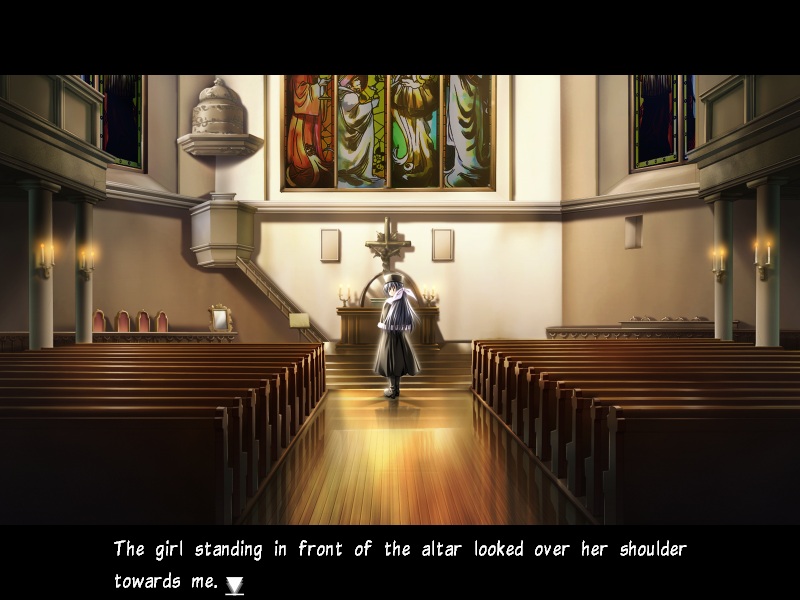The width and height of the screenshot is (800, 600).
Task: Click the dialogue advance arrow indicator
Action: (x=234, y=585)
